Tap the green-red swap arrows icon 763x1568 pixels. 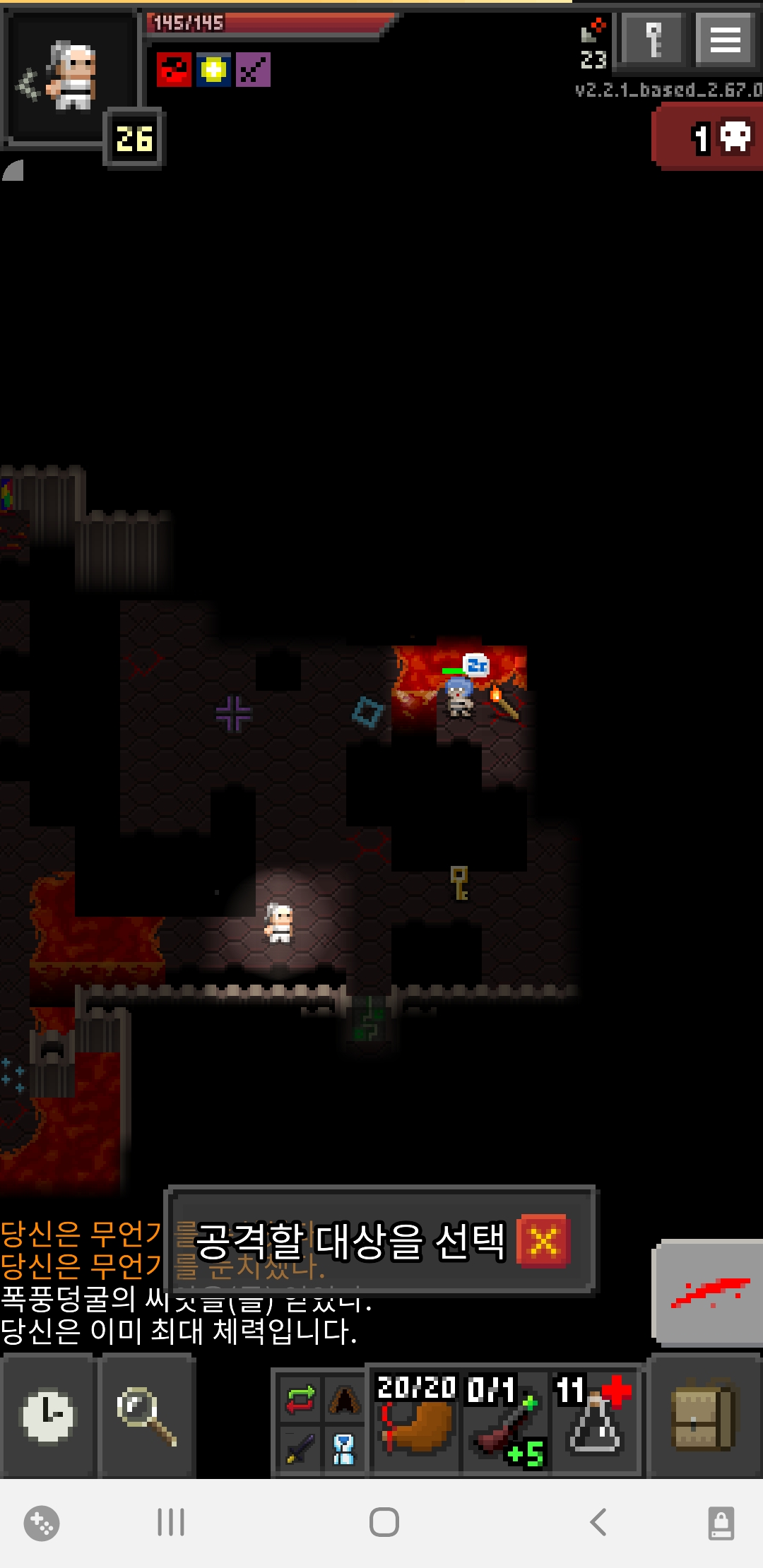(300, 1398)
